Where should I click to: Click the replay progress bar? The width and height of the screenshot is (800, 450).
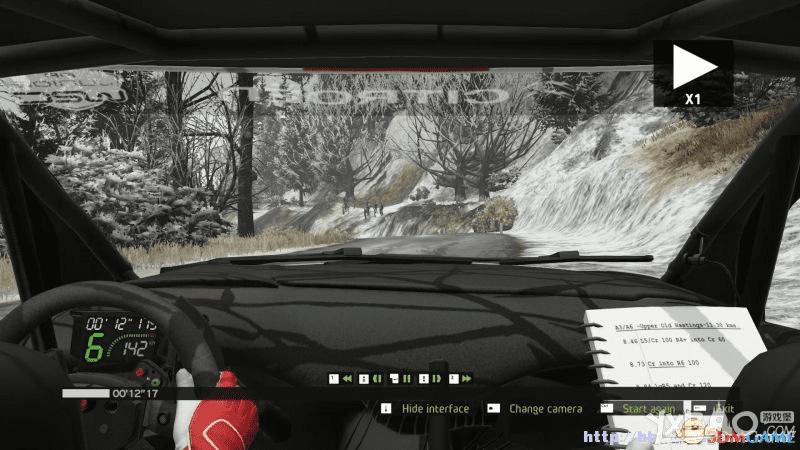[x=85, y=394]
